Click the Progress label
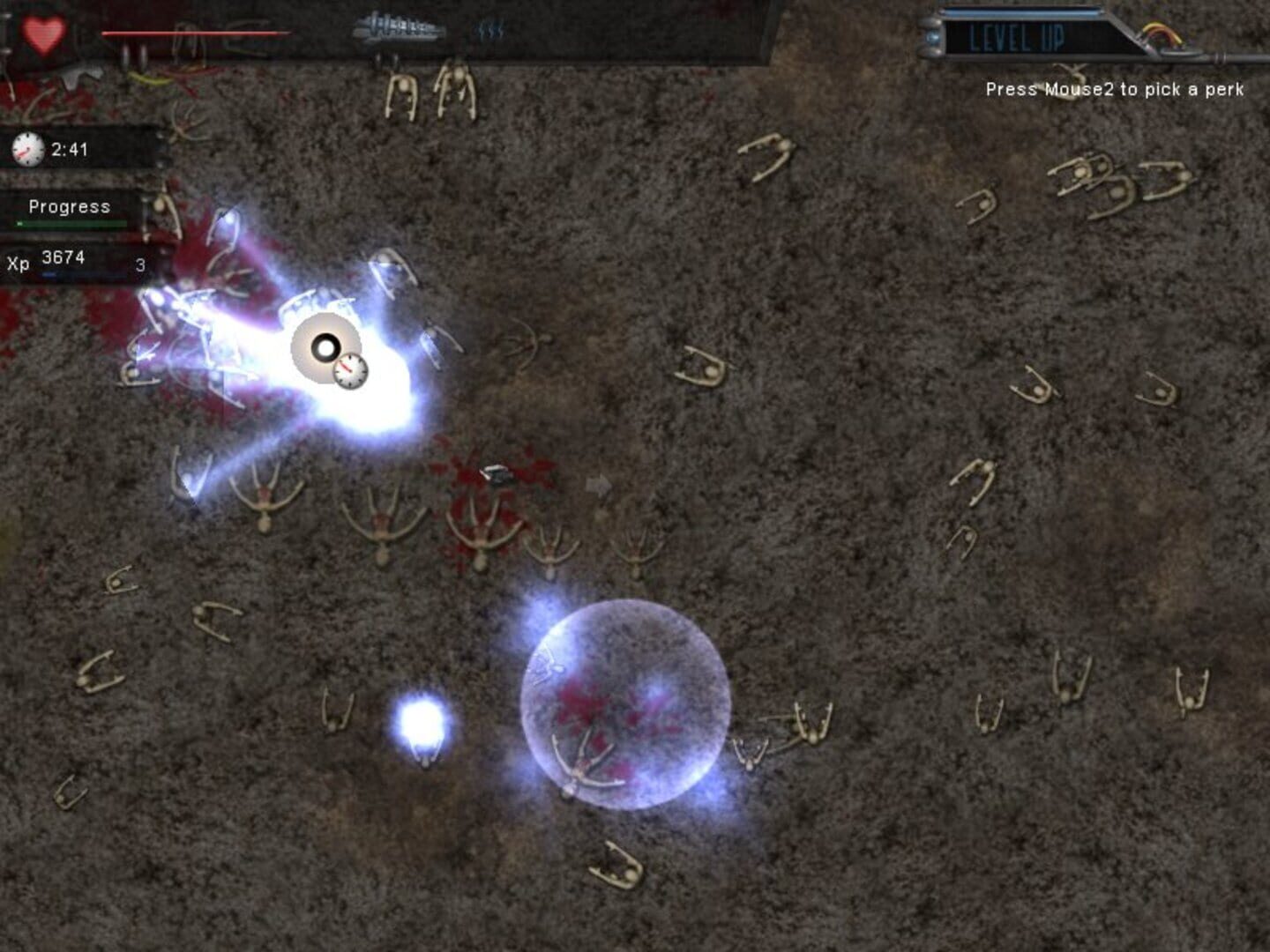 [x=69, y=207]
